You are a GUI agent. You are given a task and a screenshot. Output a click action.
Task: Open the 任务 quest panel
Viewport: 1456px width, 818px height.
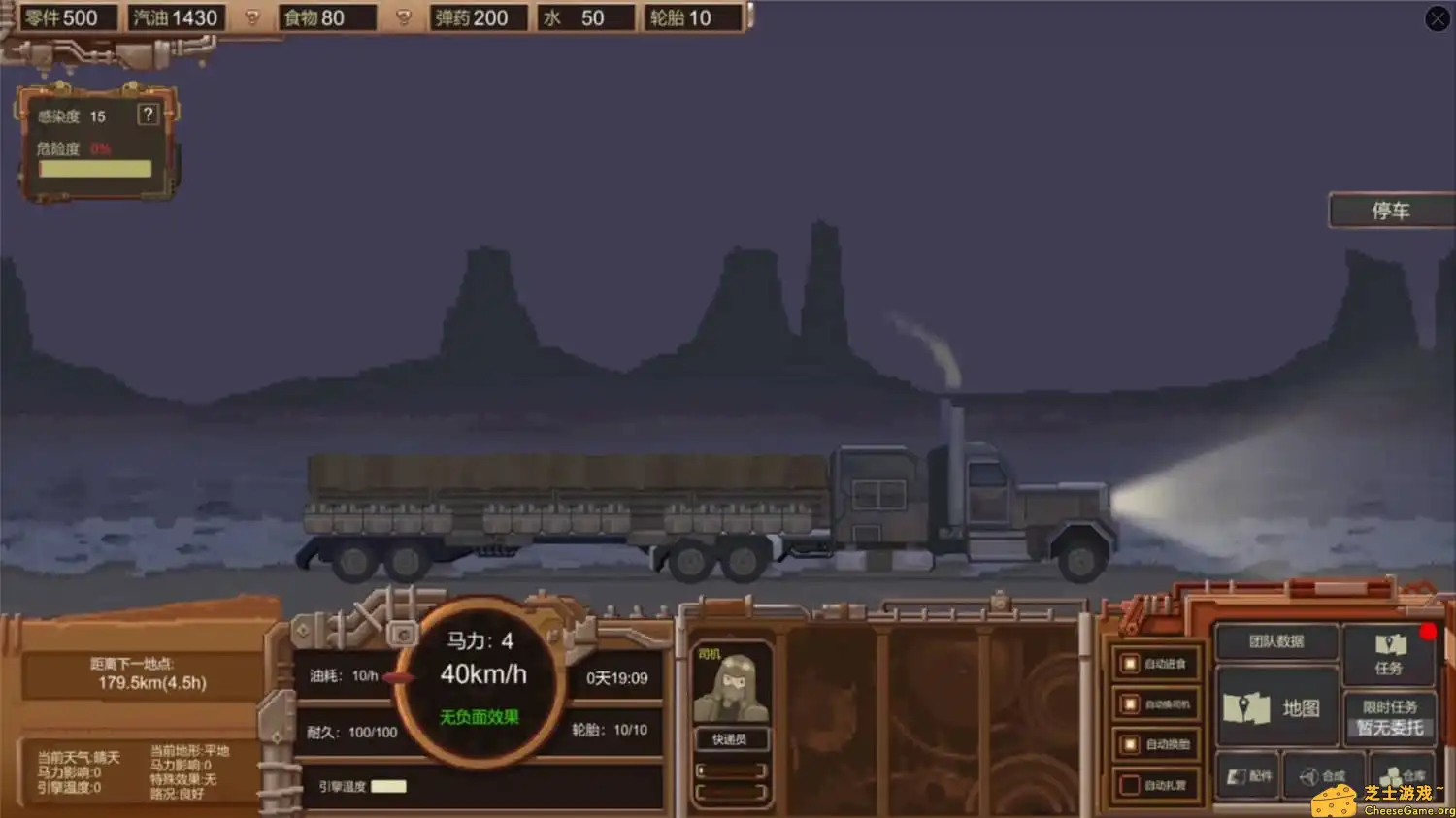point(1390,655)
